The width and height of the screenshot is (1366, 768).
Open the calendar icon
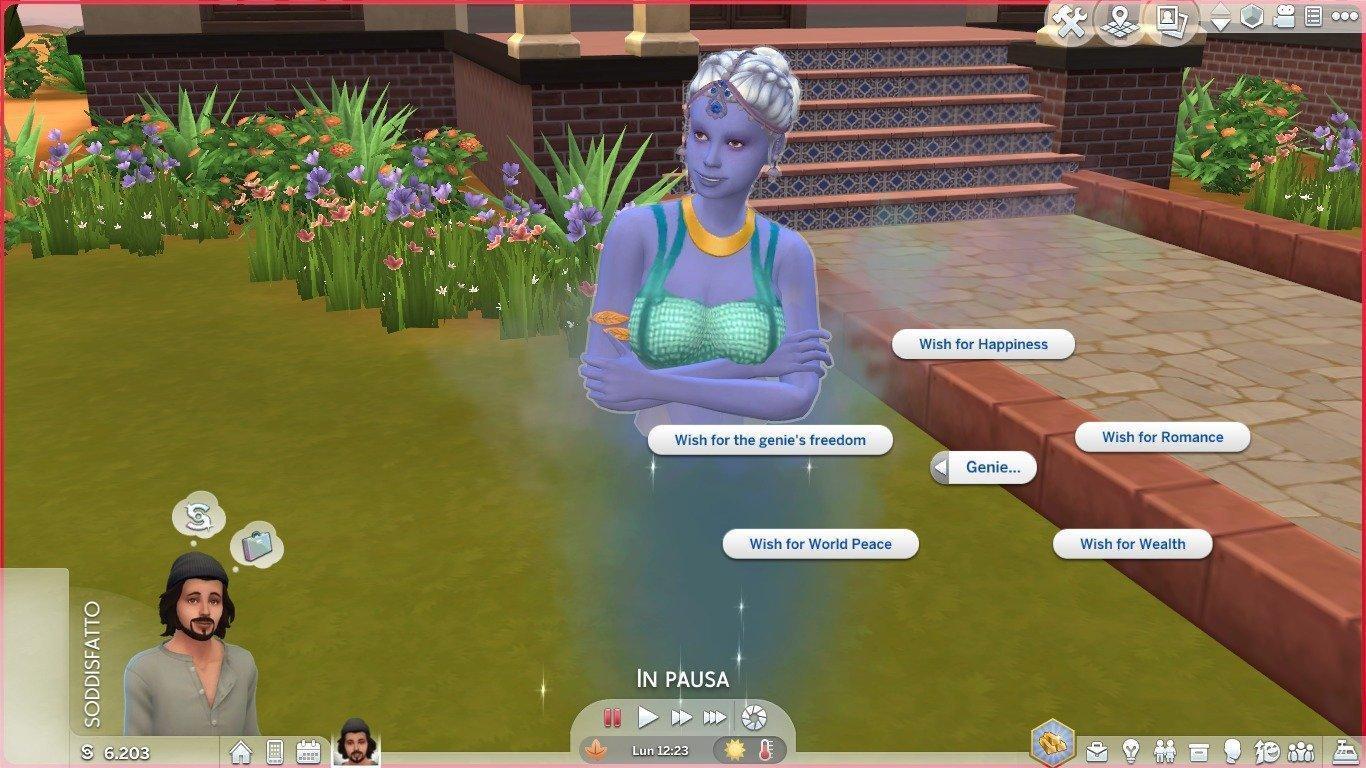(x=308, y=751)
